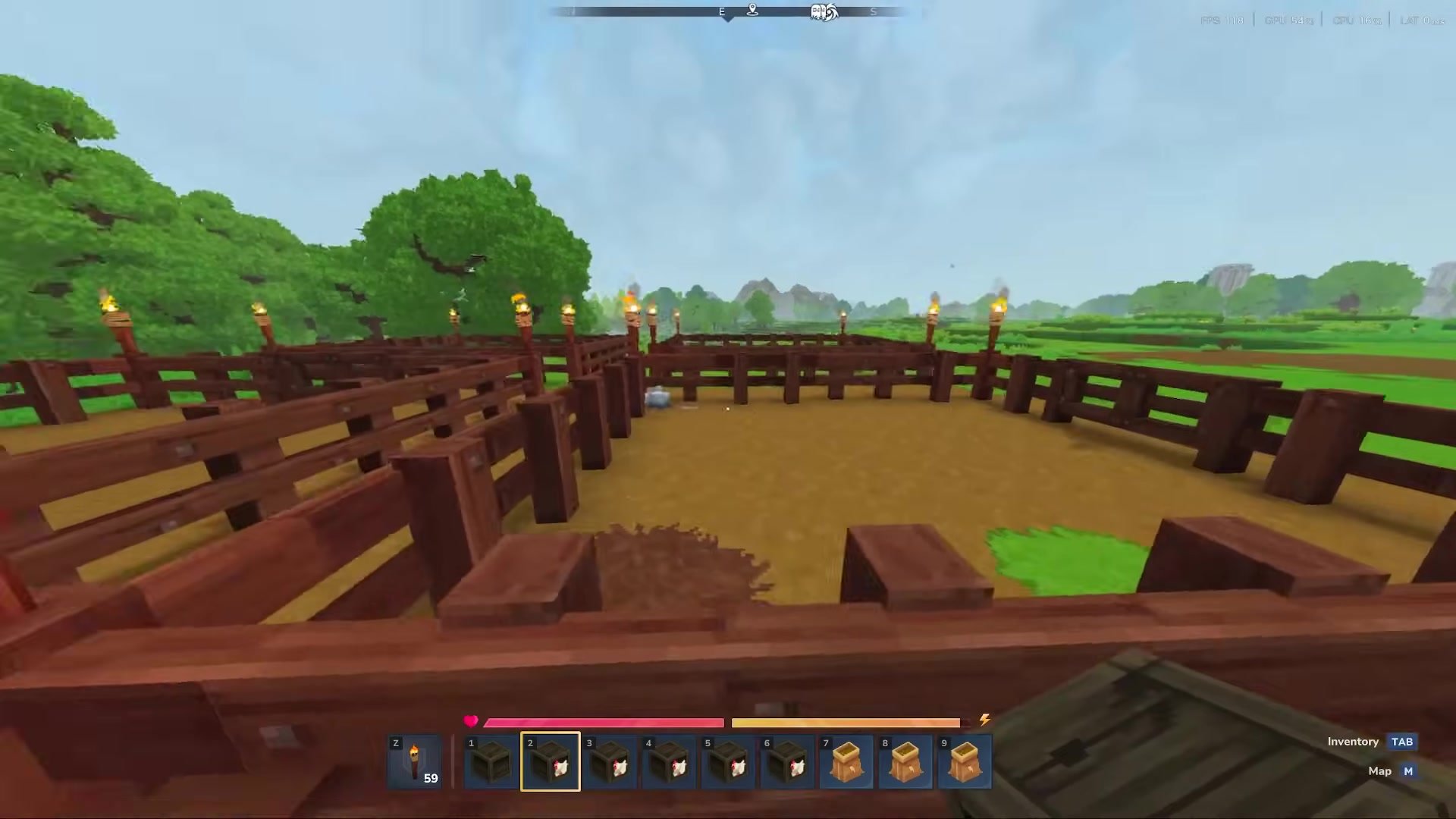Open the Inventory
The width and height of the screenshot is (1456, 819).
[x=1353, y=742]
